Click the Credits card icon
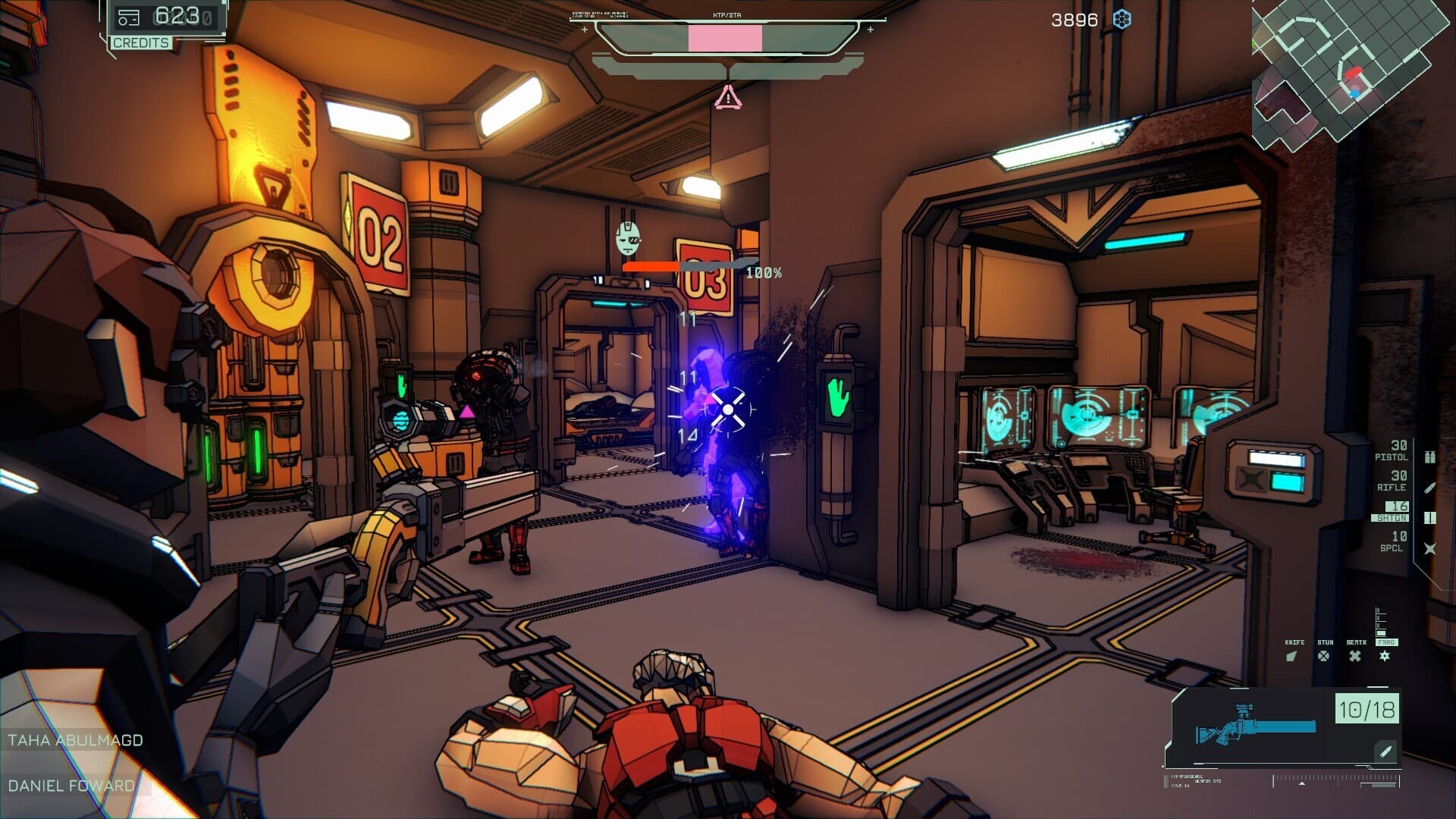The height and width of the screenshot is (819, 1456). 128,17
